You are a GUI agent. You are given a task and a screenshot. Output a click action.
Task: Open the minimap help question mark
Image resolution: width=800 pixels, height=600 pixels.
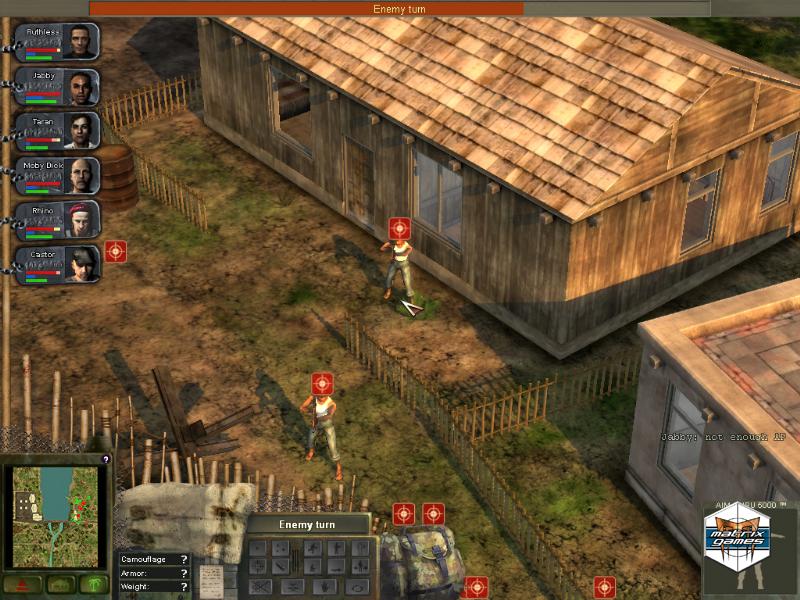click(105, 459)
